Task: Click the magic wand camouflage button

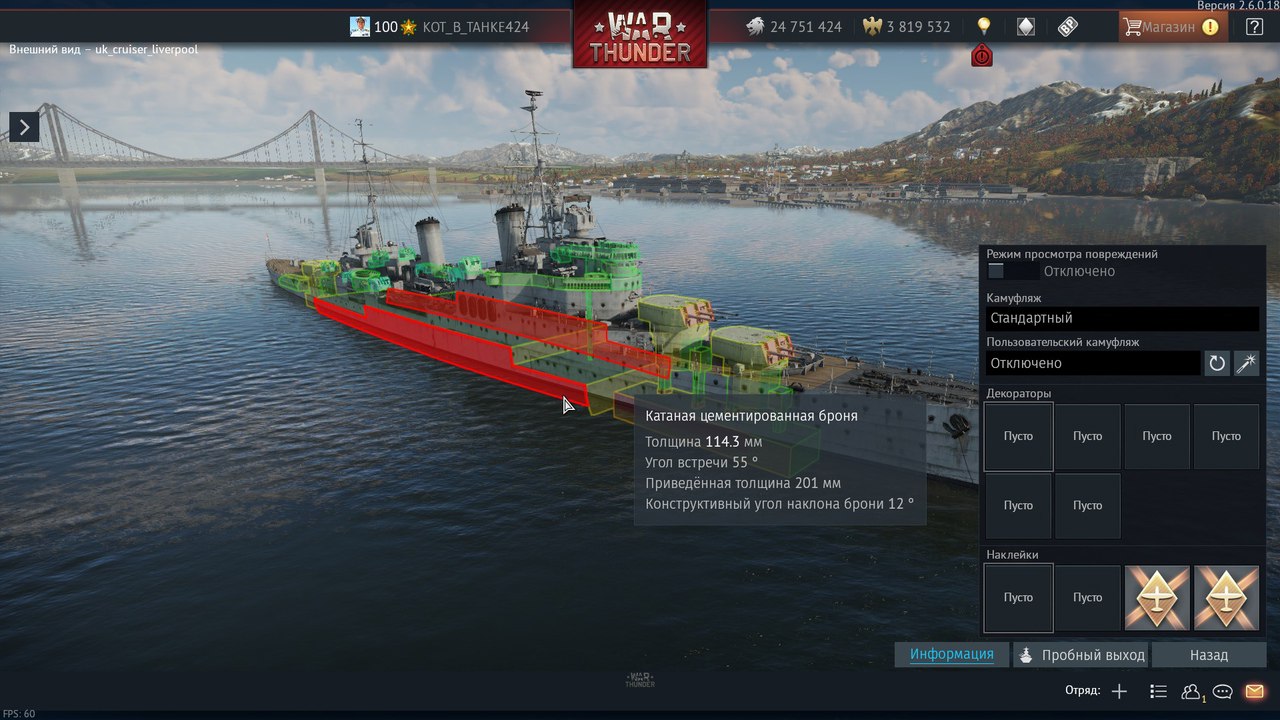Action: tap(1246, 363)
